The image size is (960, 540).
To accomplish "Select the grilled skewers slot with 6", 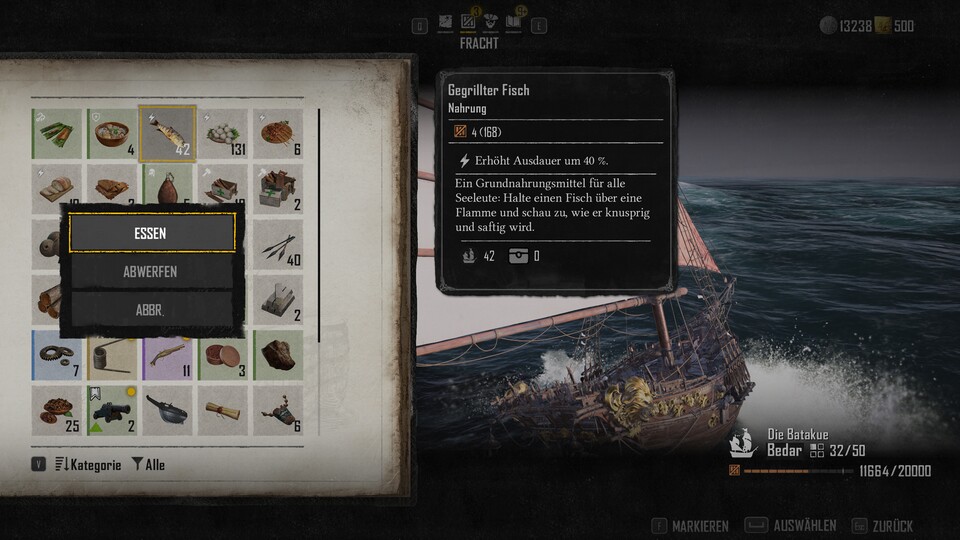I will coord(277,134).
